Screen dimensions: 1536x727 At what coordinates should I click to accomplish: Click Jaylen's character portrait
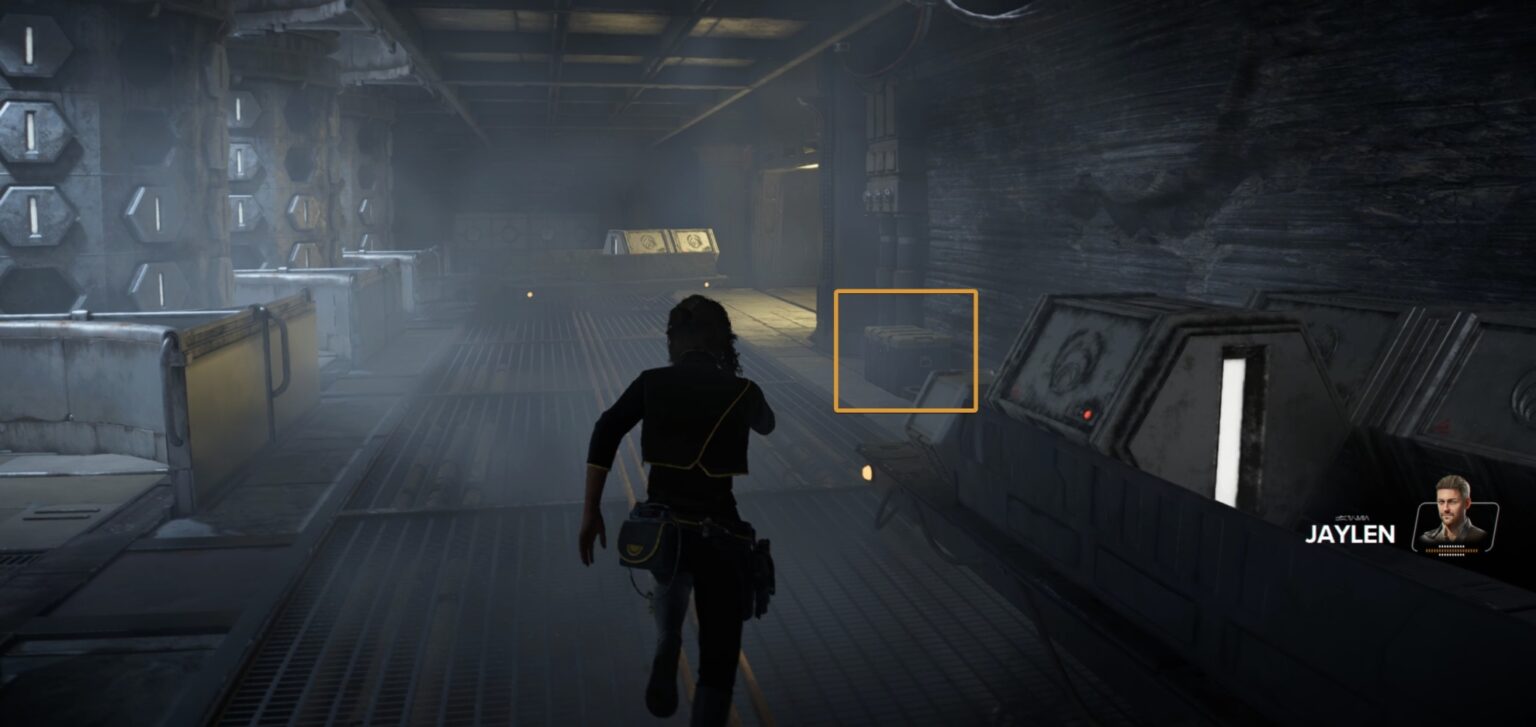(1455, 520)
